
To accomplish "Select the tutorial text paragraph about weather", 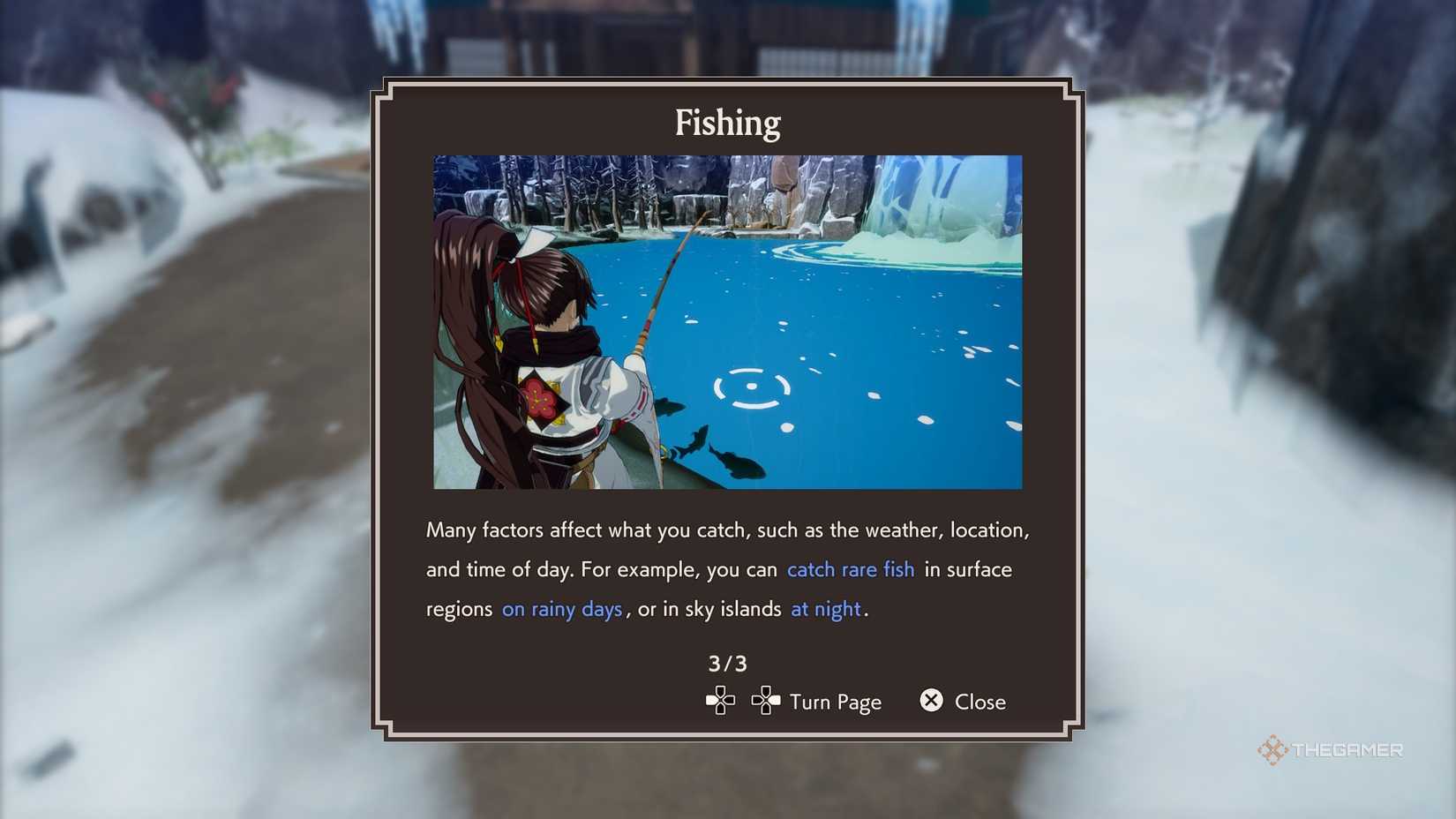I will (727, 569).
